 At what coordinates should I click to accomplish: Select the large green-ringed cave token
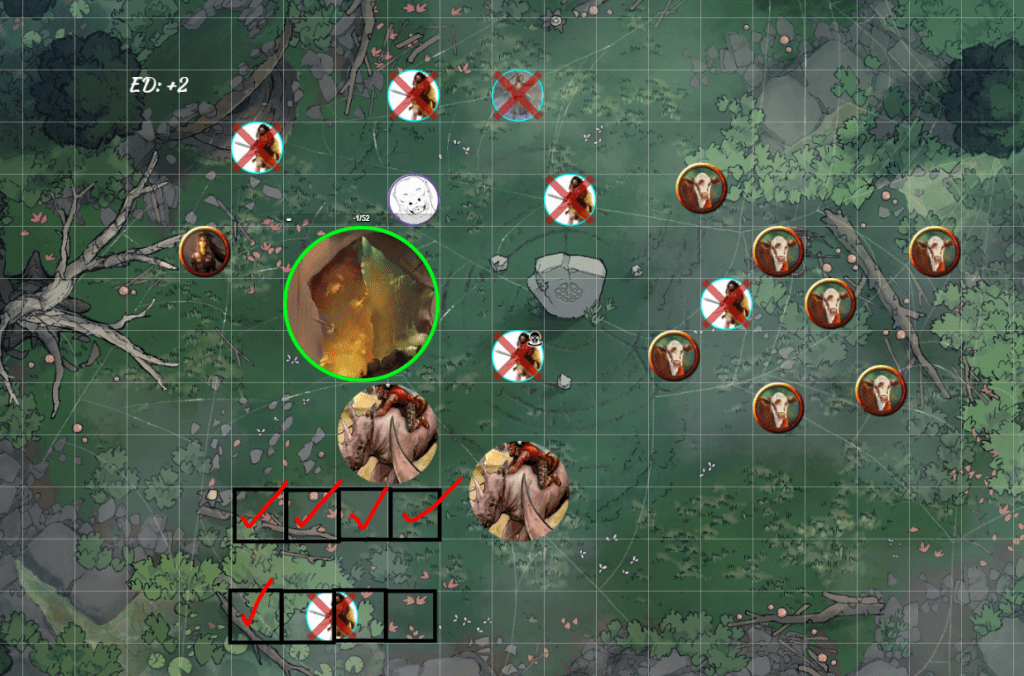pyautogui.click(x=362, y=304)
